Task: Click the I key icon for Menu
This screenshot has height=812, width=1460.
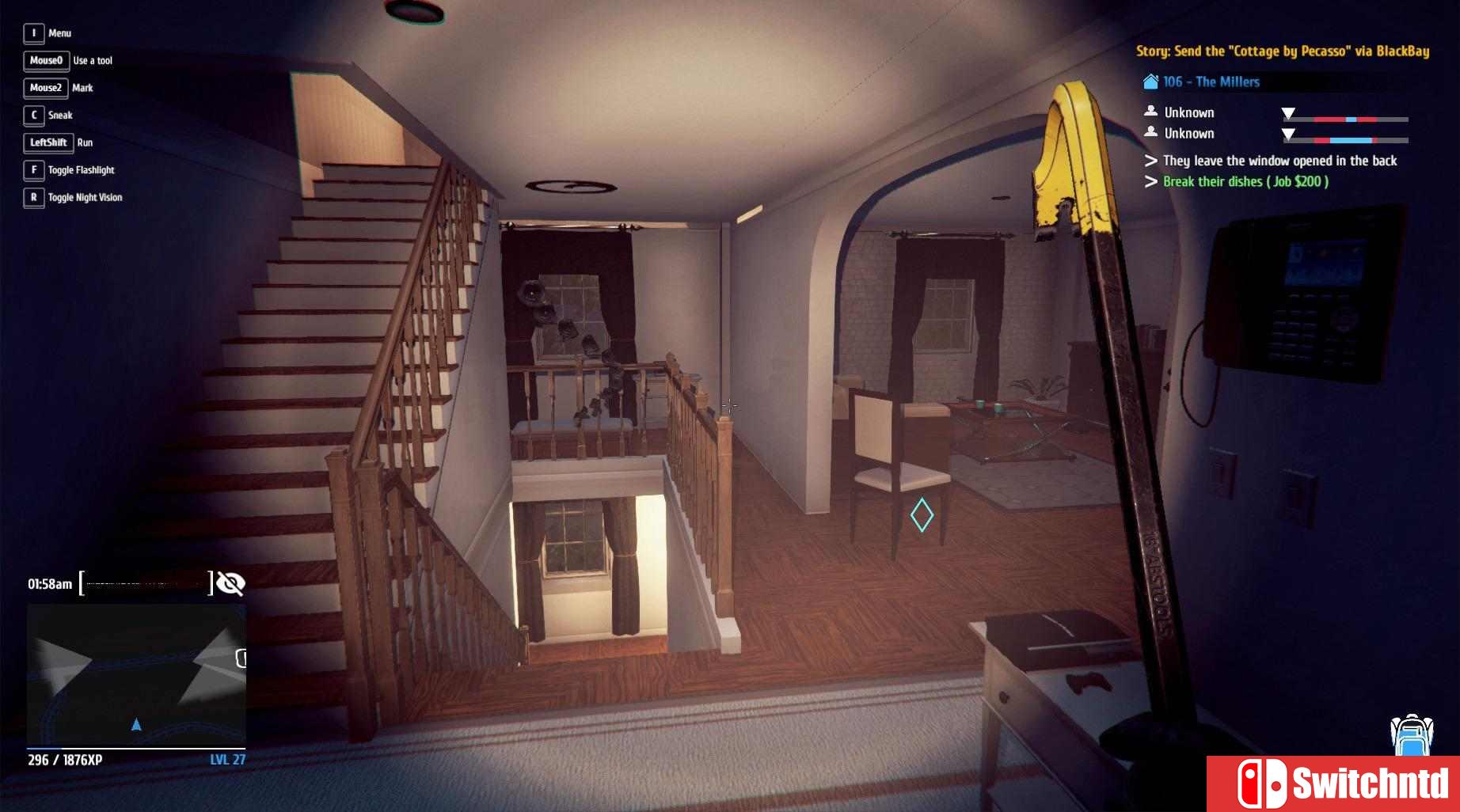Action: [x=32, y=32]
